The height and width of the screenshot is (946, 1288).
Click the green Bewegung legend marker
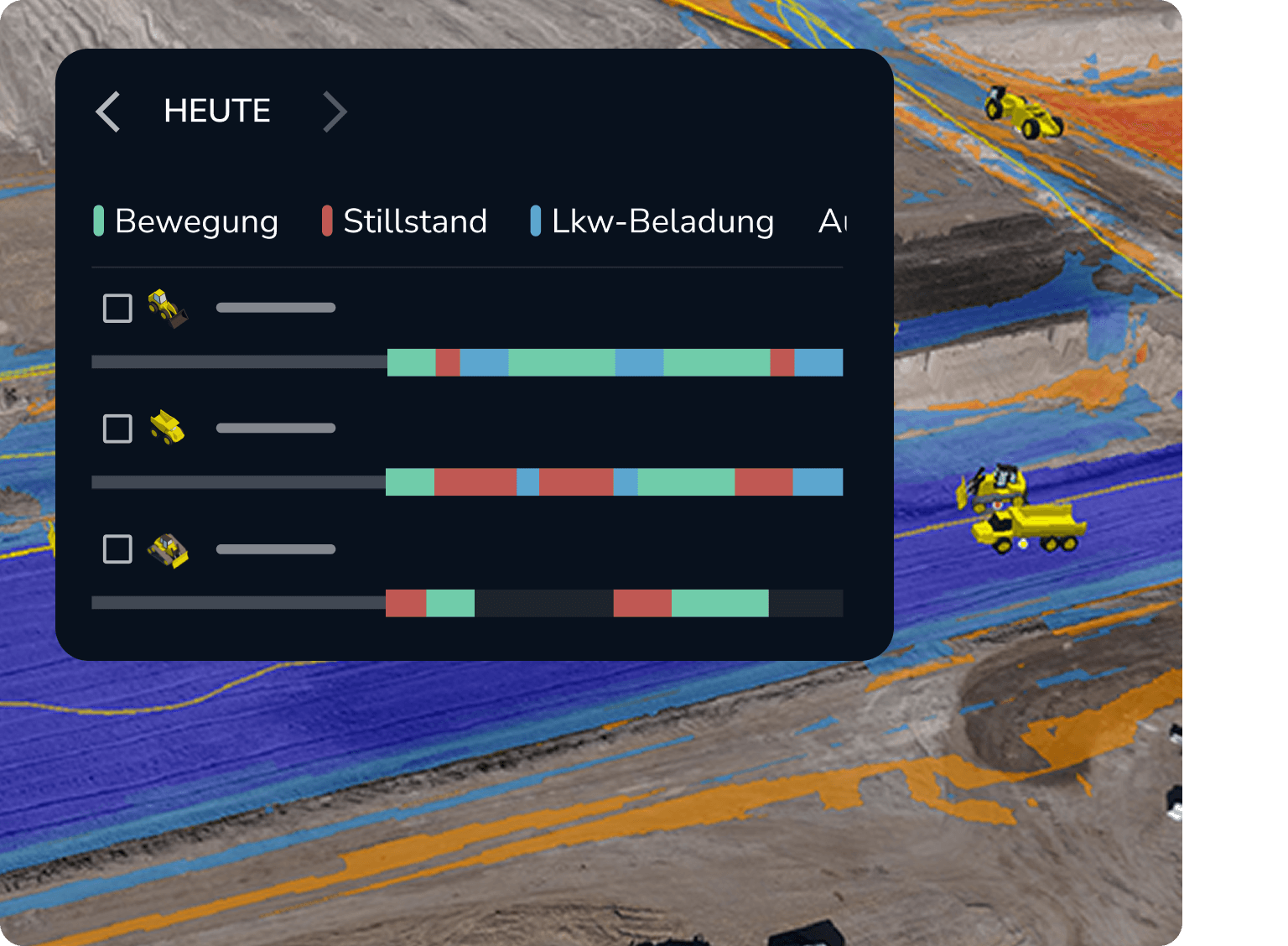[99, 221]
